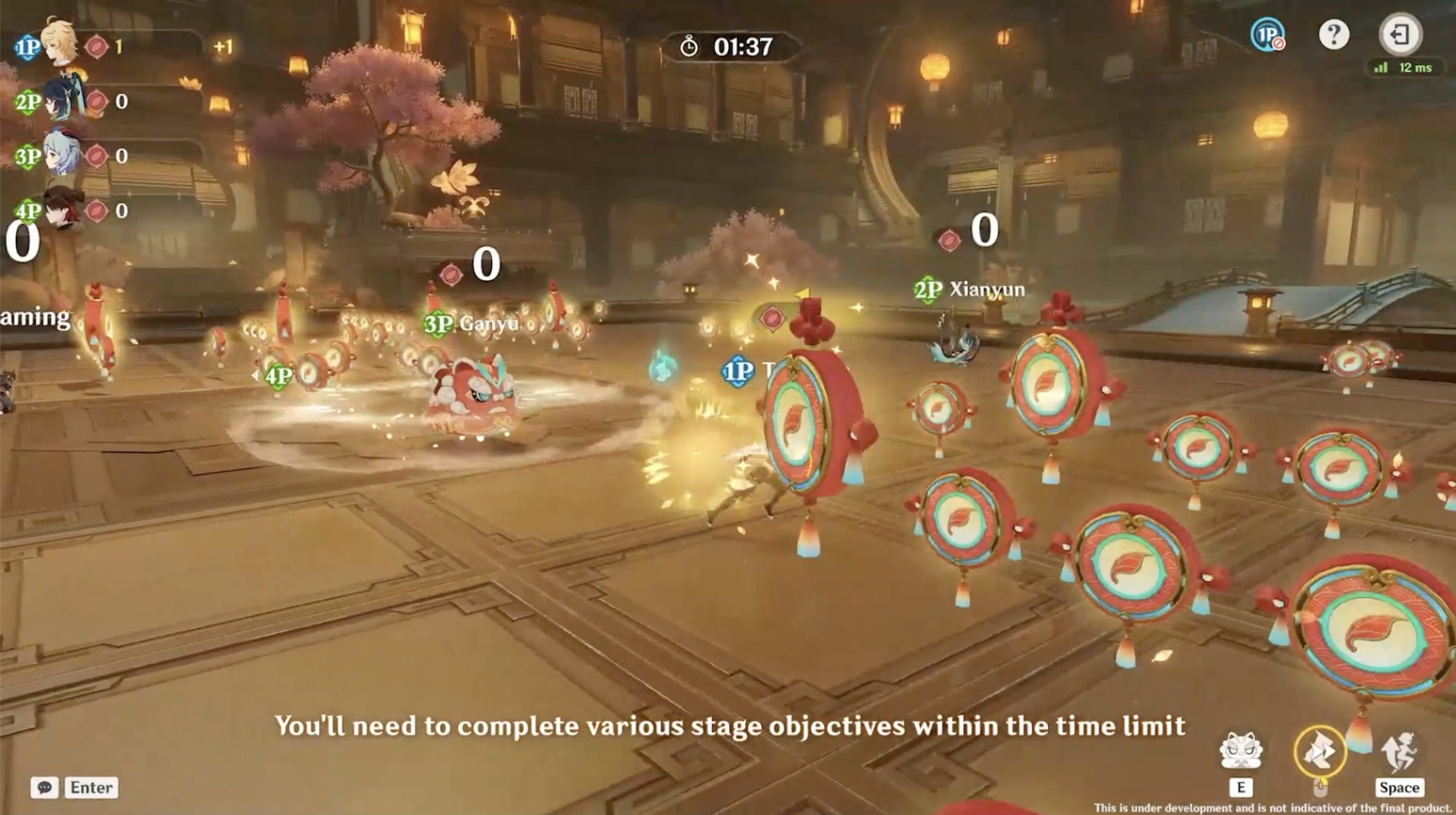The image size is (1456, 815).
Task: Select the 2P dark-haired player portrait
Action: 62,100
